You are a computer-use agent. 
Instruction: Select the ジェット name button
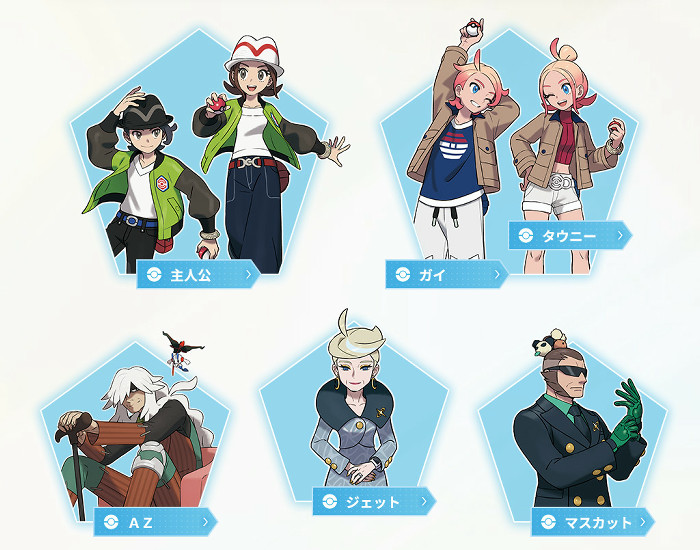[x=374, y=501]
